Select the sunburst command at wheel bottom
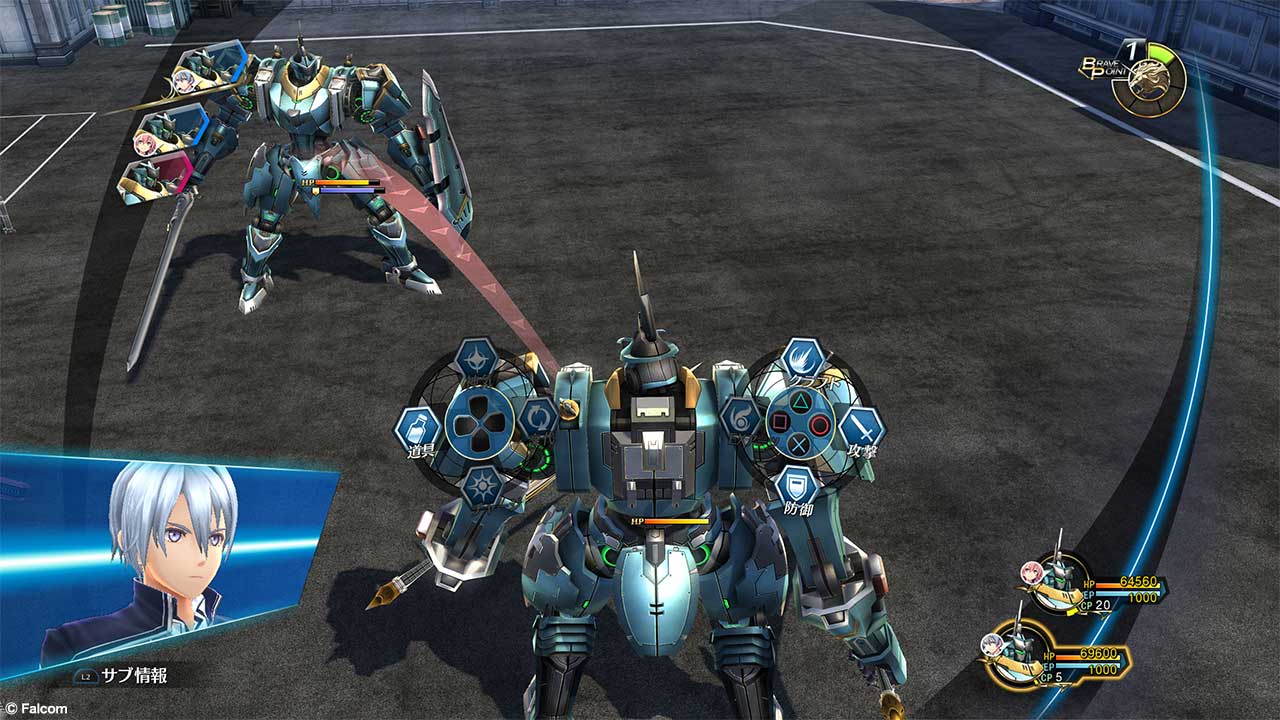 pos(483,486)
